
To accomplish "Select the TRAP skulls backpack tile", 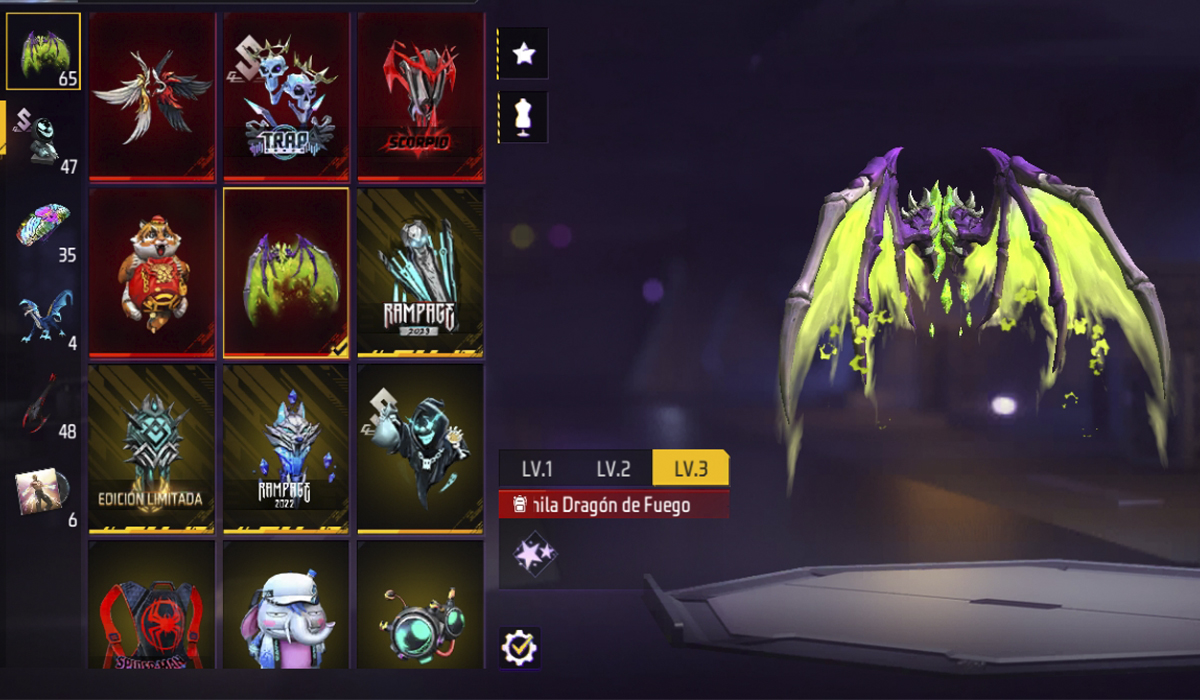I will (x=286, y=97).
